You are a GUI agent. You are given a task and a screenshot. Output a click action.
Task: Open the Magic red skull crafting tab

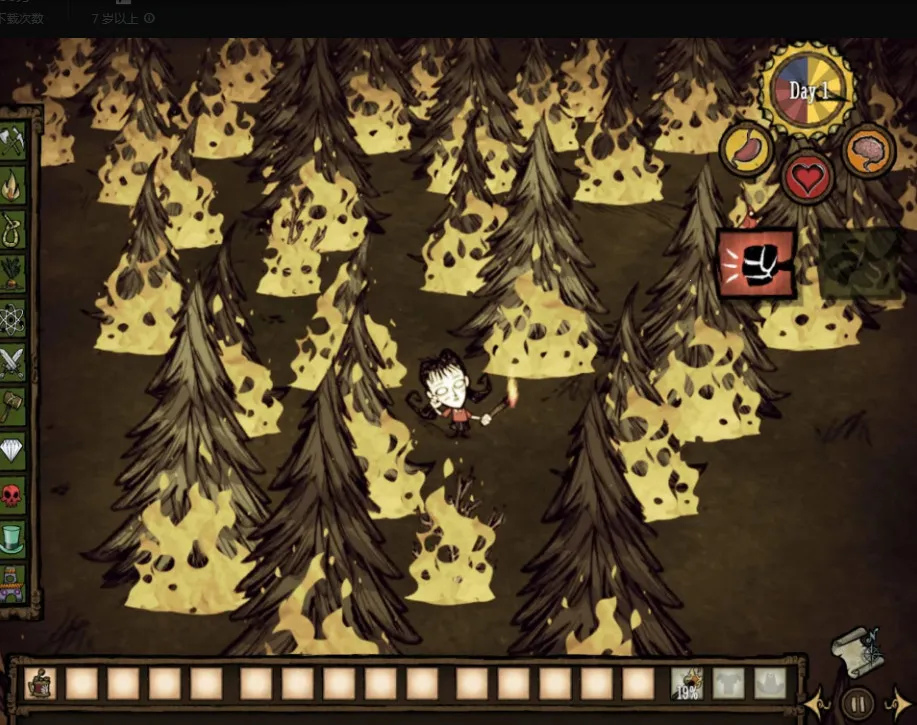[x=13, y=494]
